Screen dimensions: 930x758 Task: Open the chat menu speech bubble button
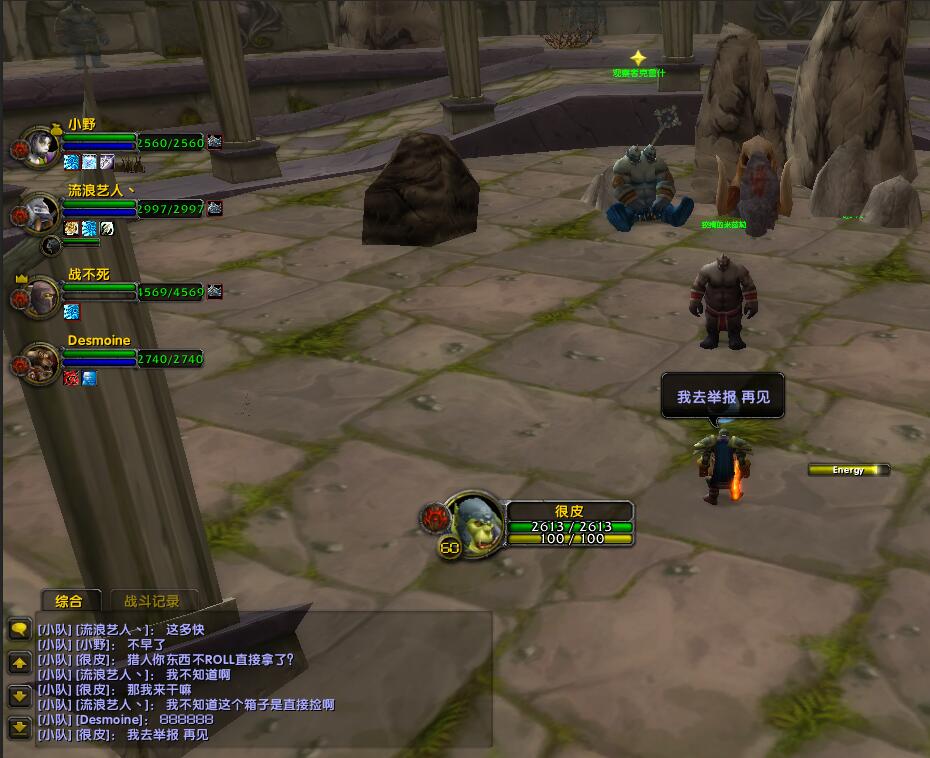(x=19, y=630)
